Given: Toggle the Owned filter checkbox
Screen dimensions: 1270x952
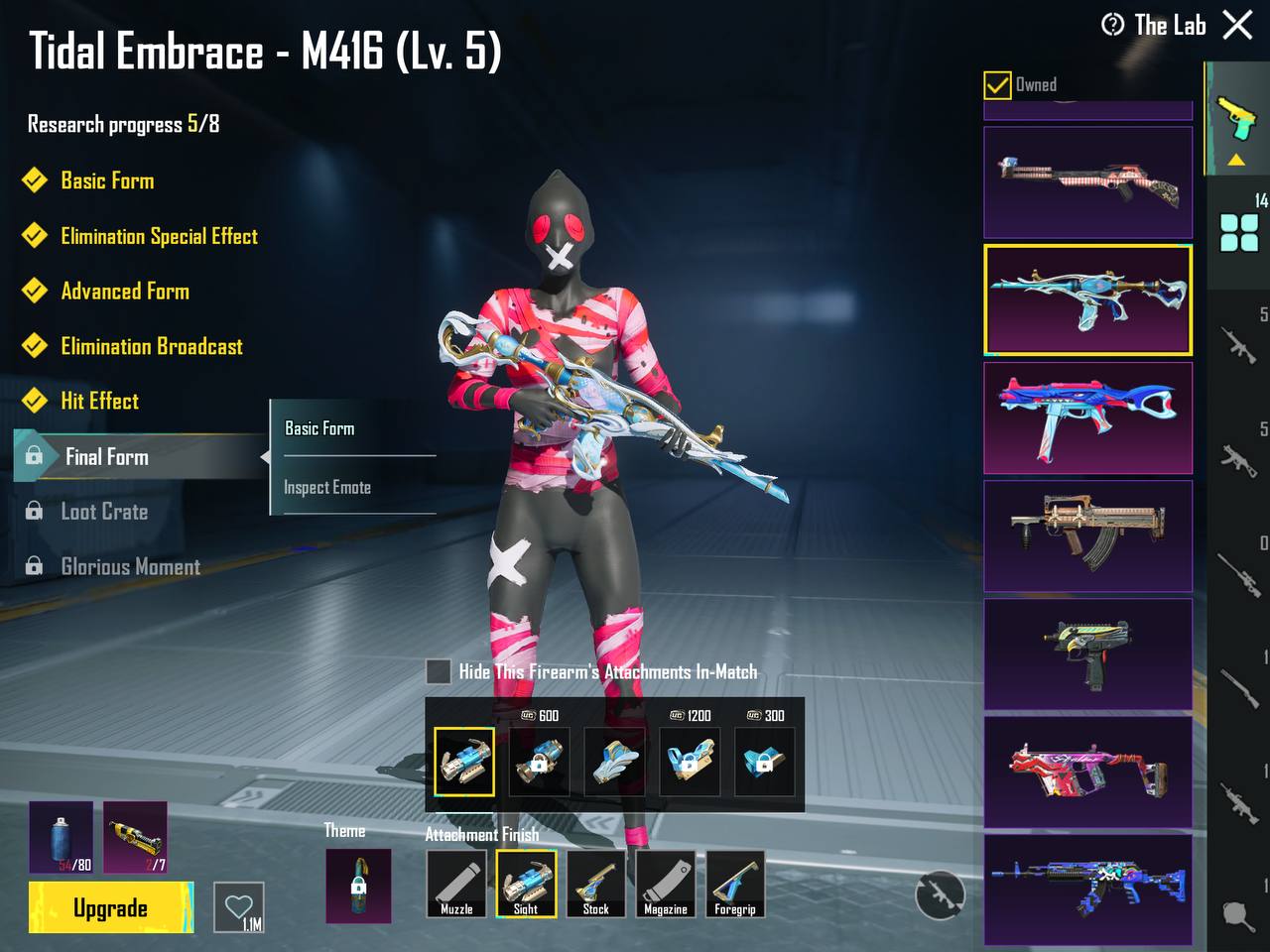Looking at the screenshot, I should coord(997,85).
